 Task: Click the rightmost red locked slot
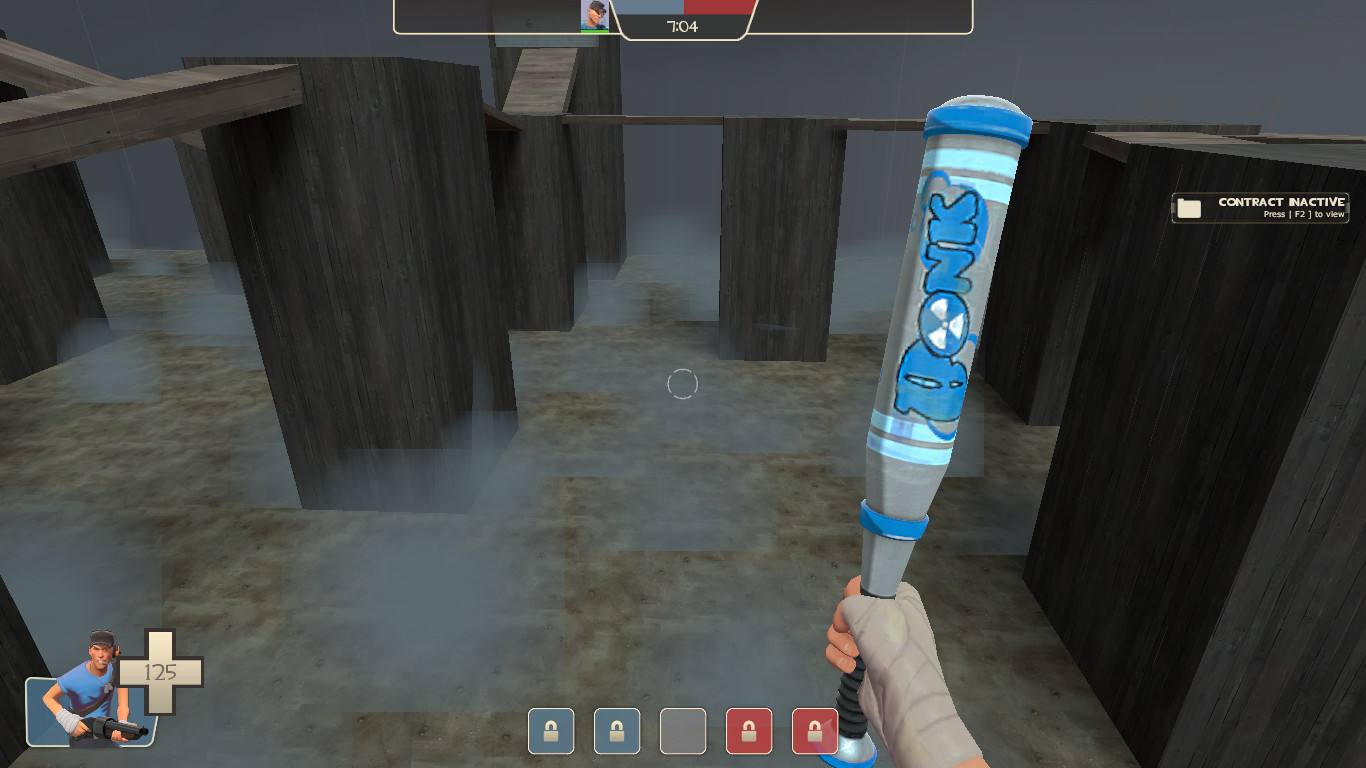[x=814, y=731]
